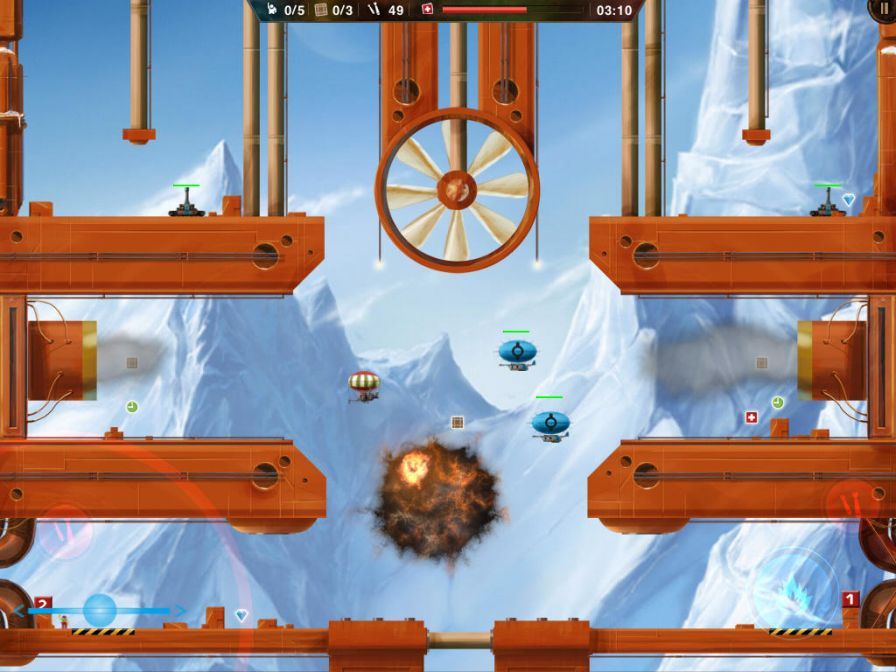Tap the blue steering slider knob
896x672 pixels.
[100, 609]
